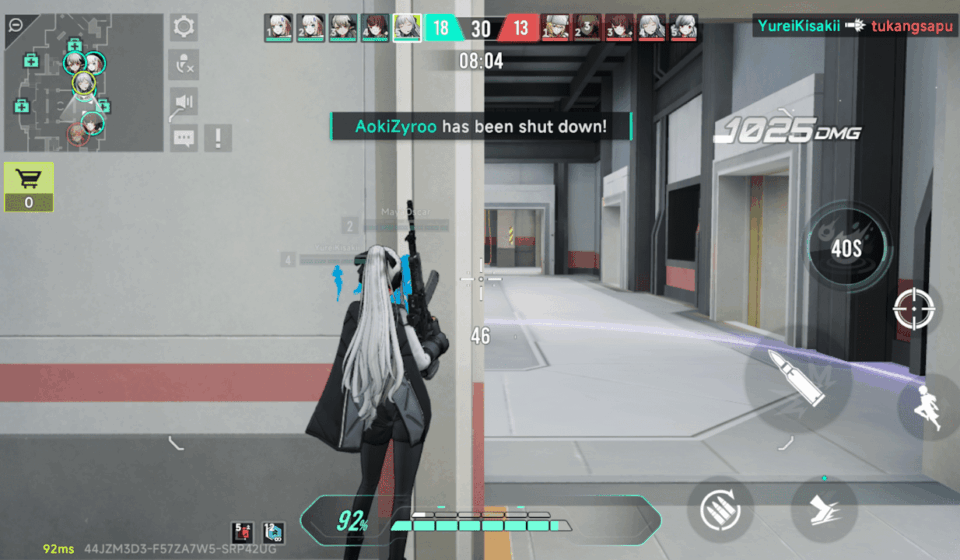Open settings with the gear icon
960x560 pixels.
[x=184, y=27]
